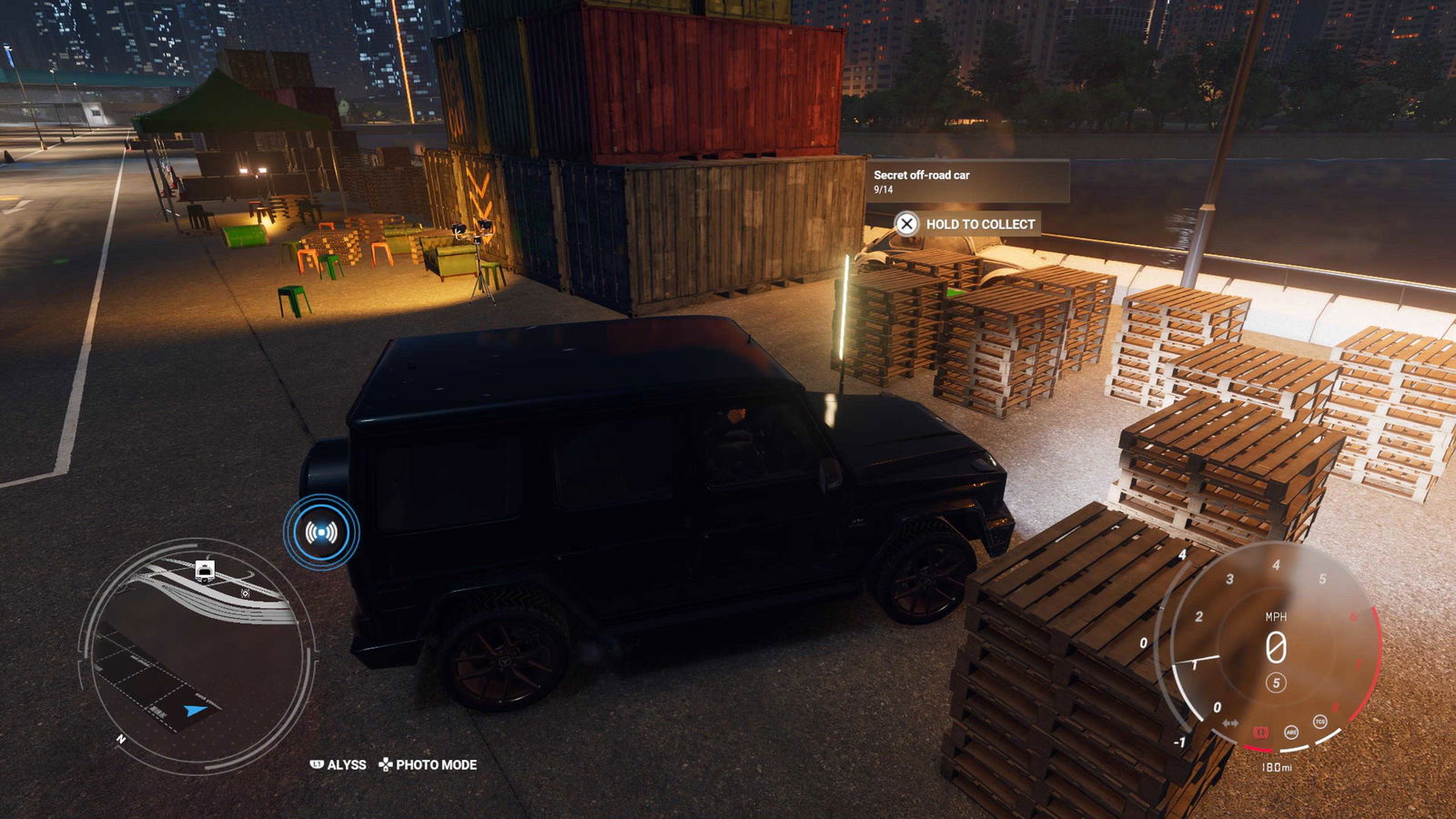Enter Photo Mode
The width and height of the screenshot is (1456, 819).
click(428, 765)
